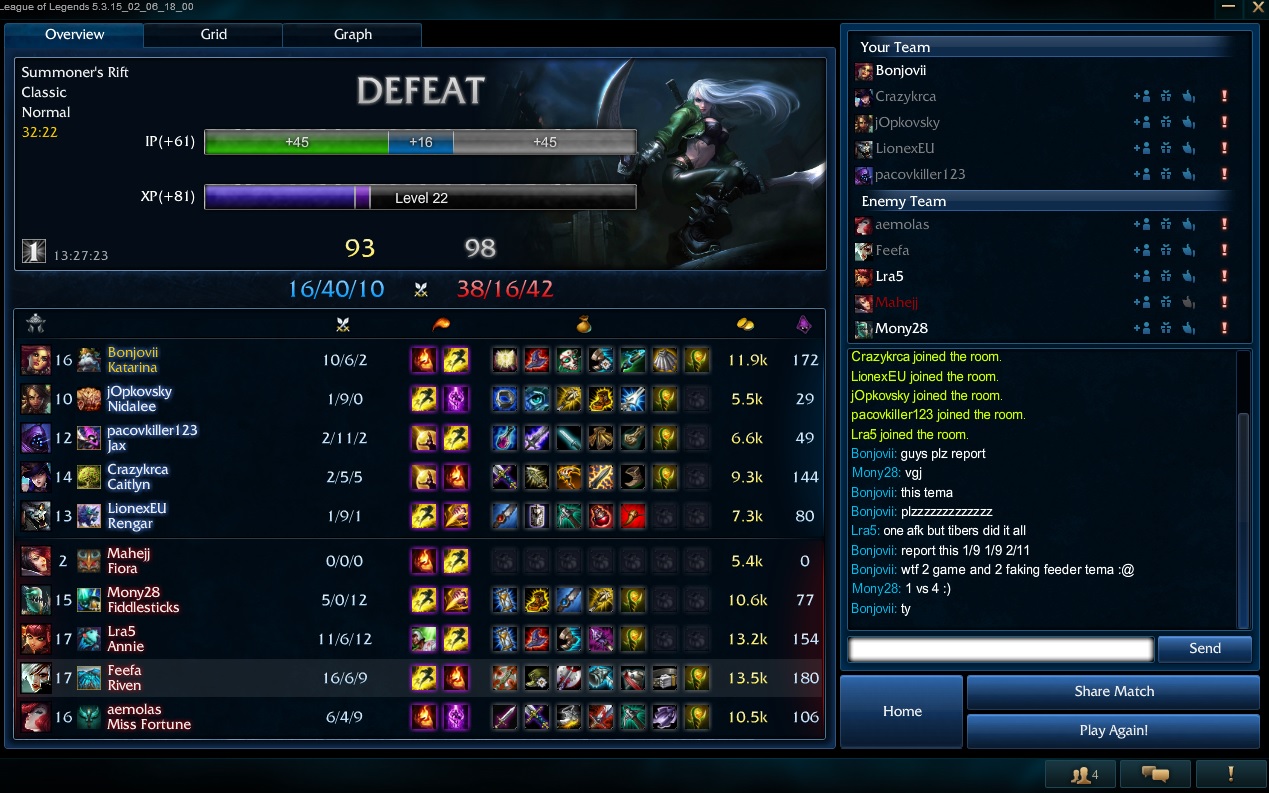1269x793 pixels.
Task: Select the Overview tab
Action: click(75, 35)
